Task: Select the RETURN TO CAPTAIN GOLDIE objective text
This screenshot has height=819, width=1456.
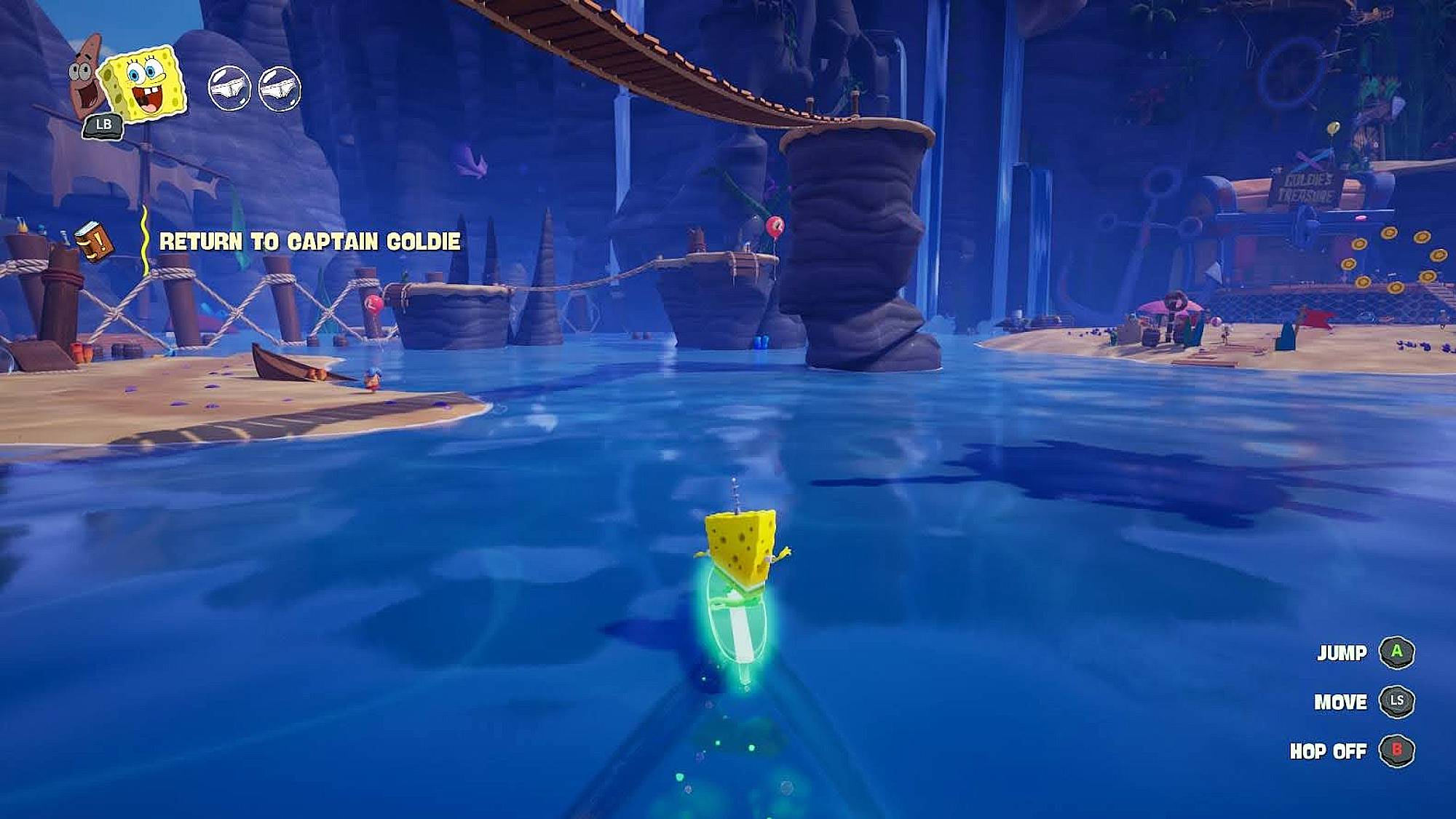Action: 310,240
